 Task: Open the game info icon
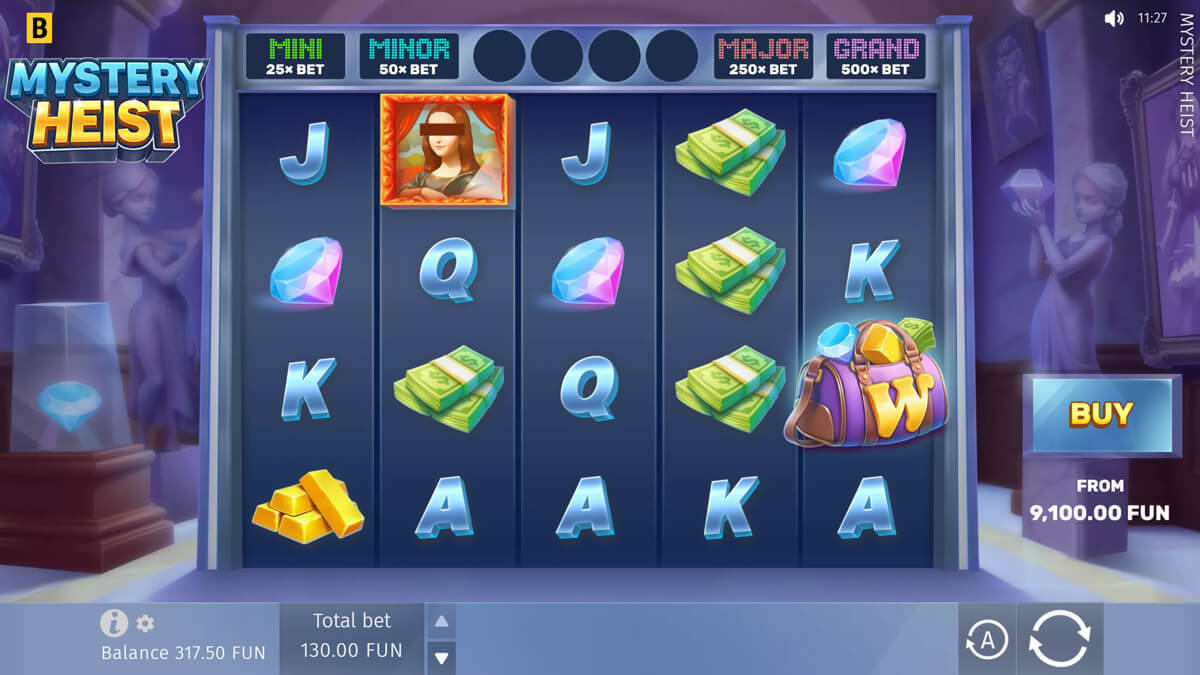coord(114,623)
